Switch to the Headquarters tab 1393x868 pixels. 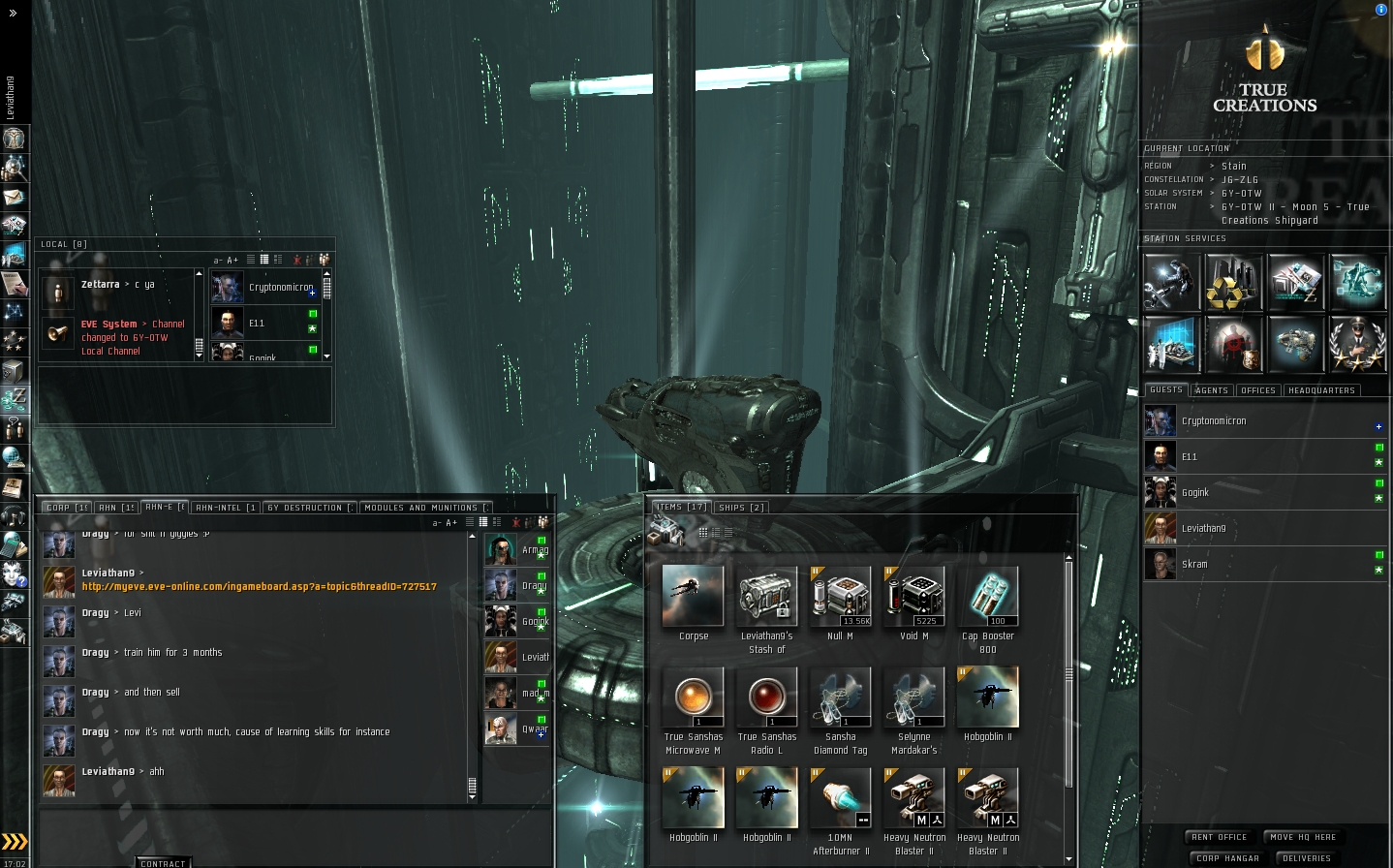[1321, 390]
